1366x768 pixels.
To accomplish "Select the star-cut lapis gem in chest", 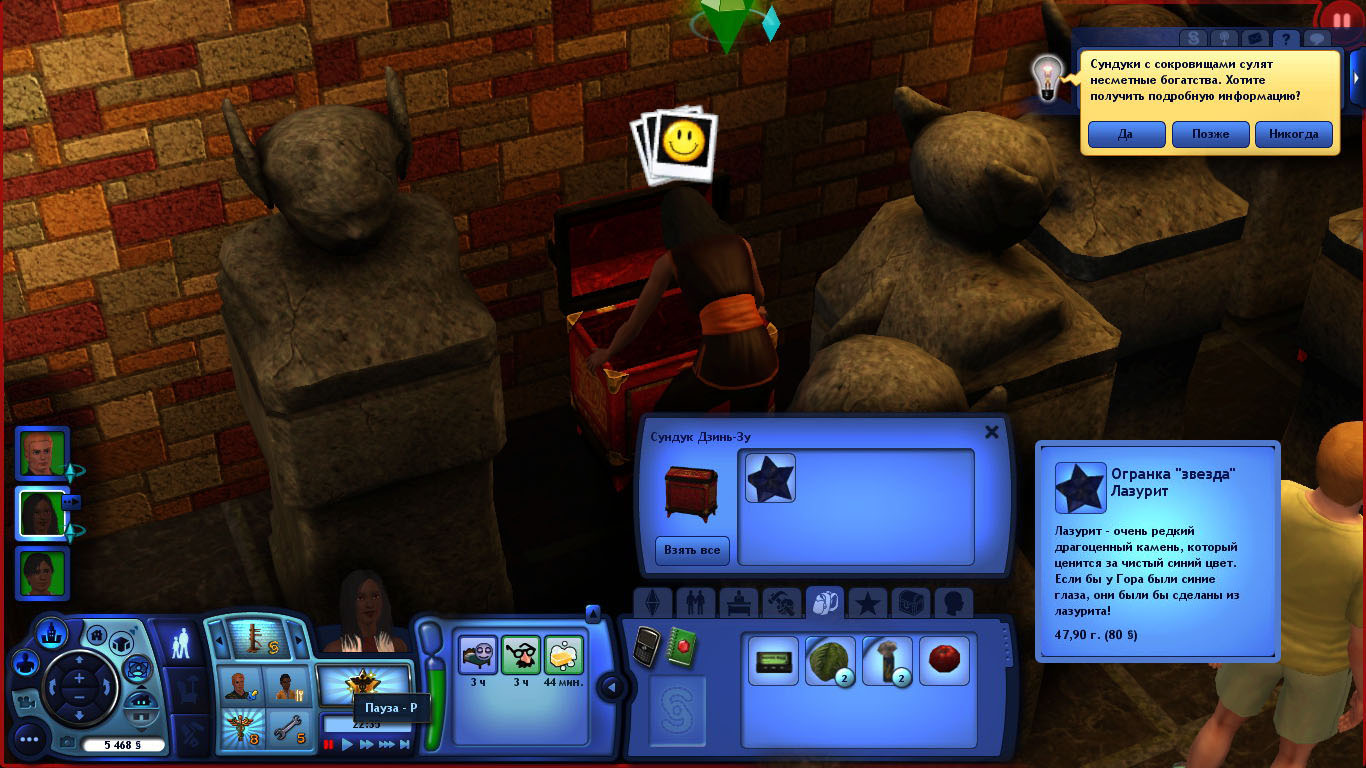I will coord(770,478).
